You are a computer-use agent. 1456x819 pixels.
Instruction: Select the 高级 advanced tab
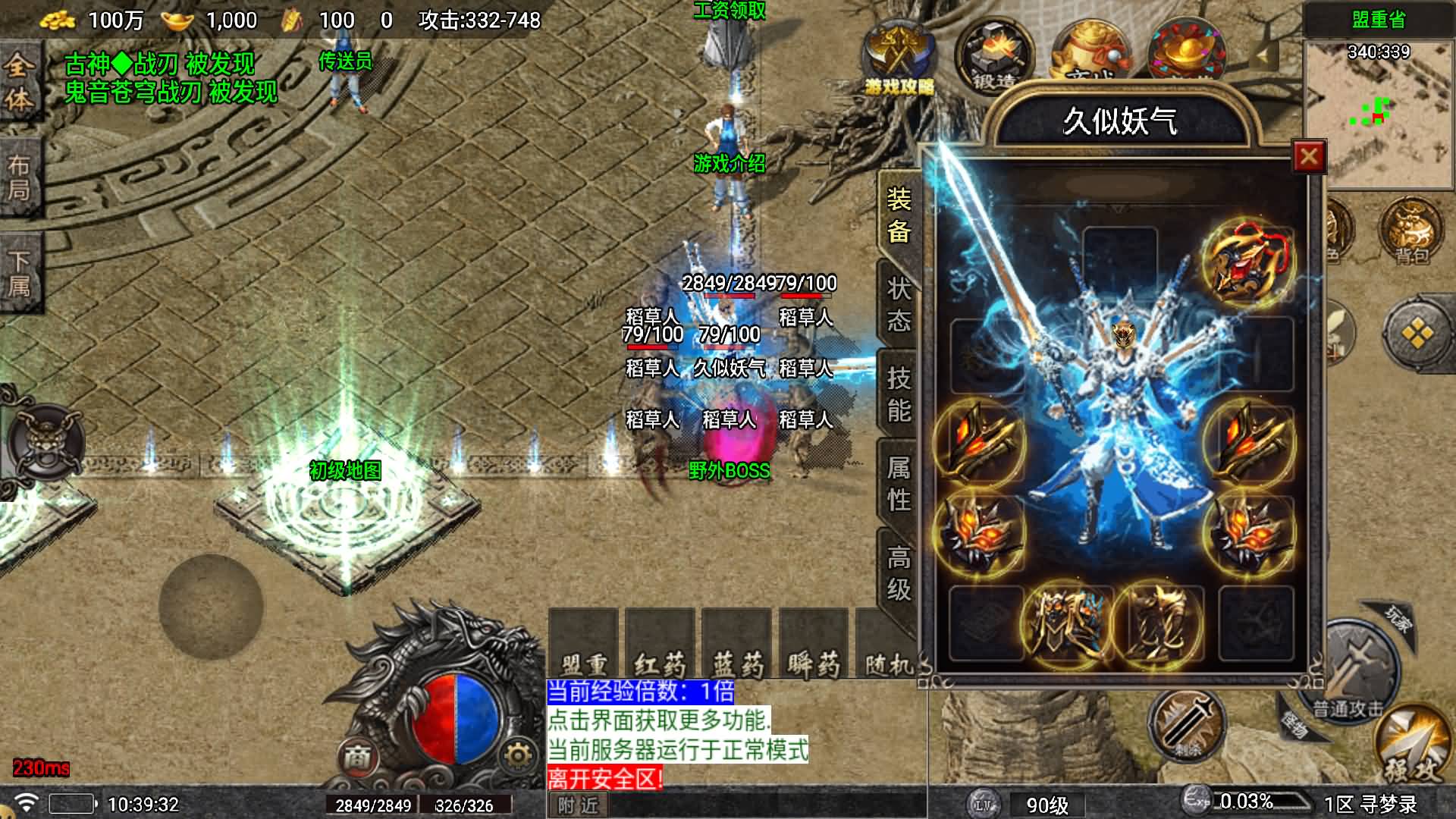[899, 573]
